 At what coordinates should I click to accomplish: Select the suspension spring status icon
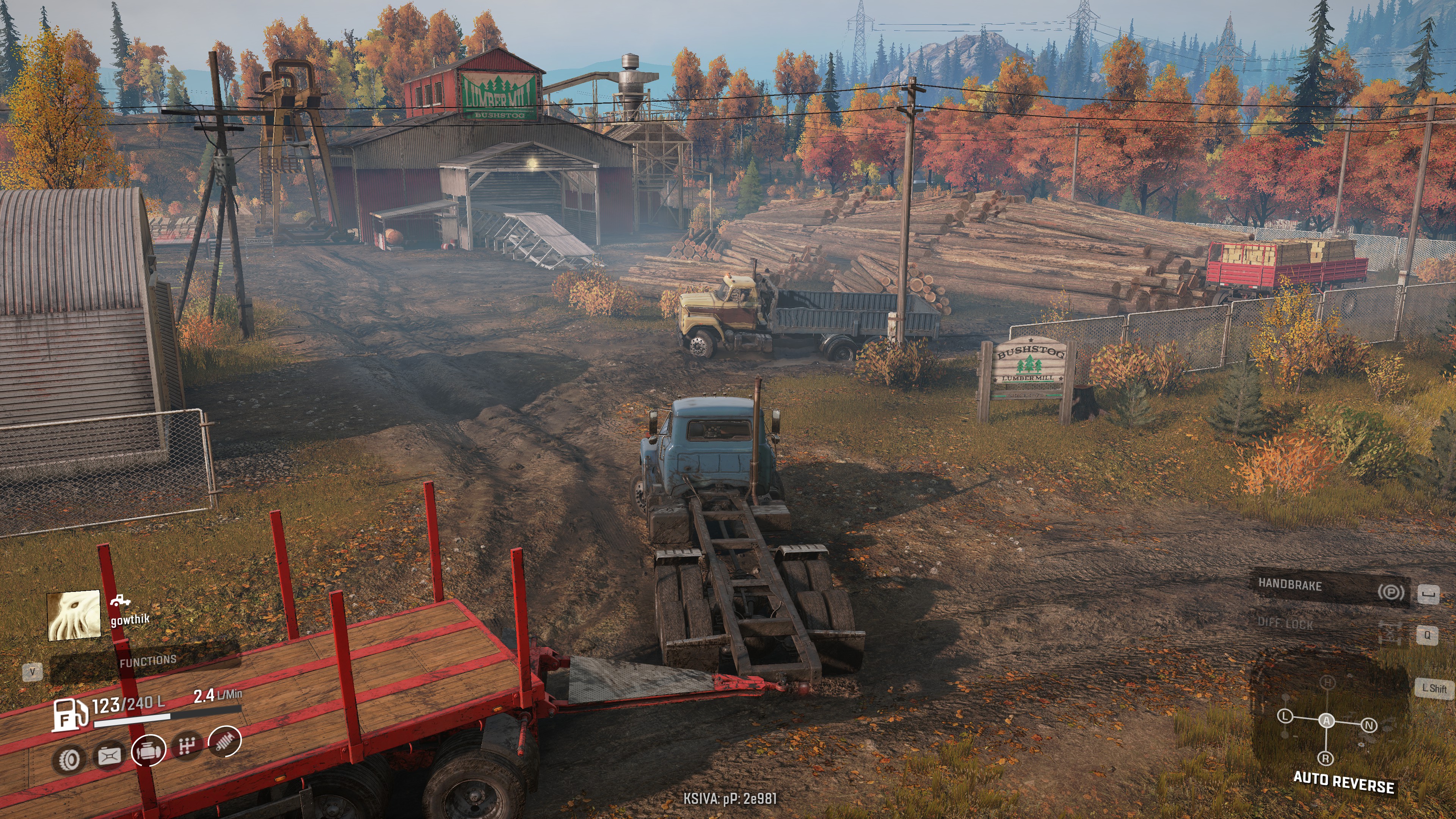click(x=225, y=741)
